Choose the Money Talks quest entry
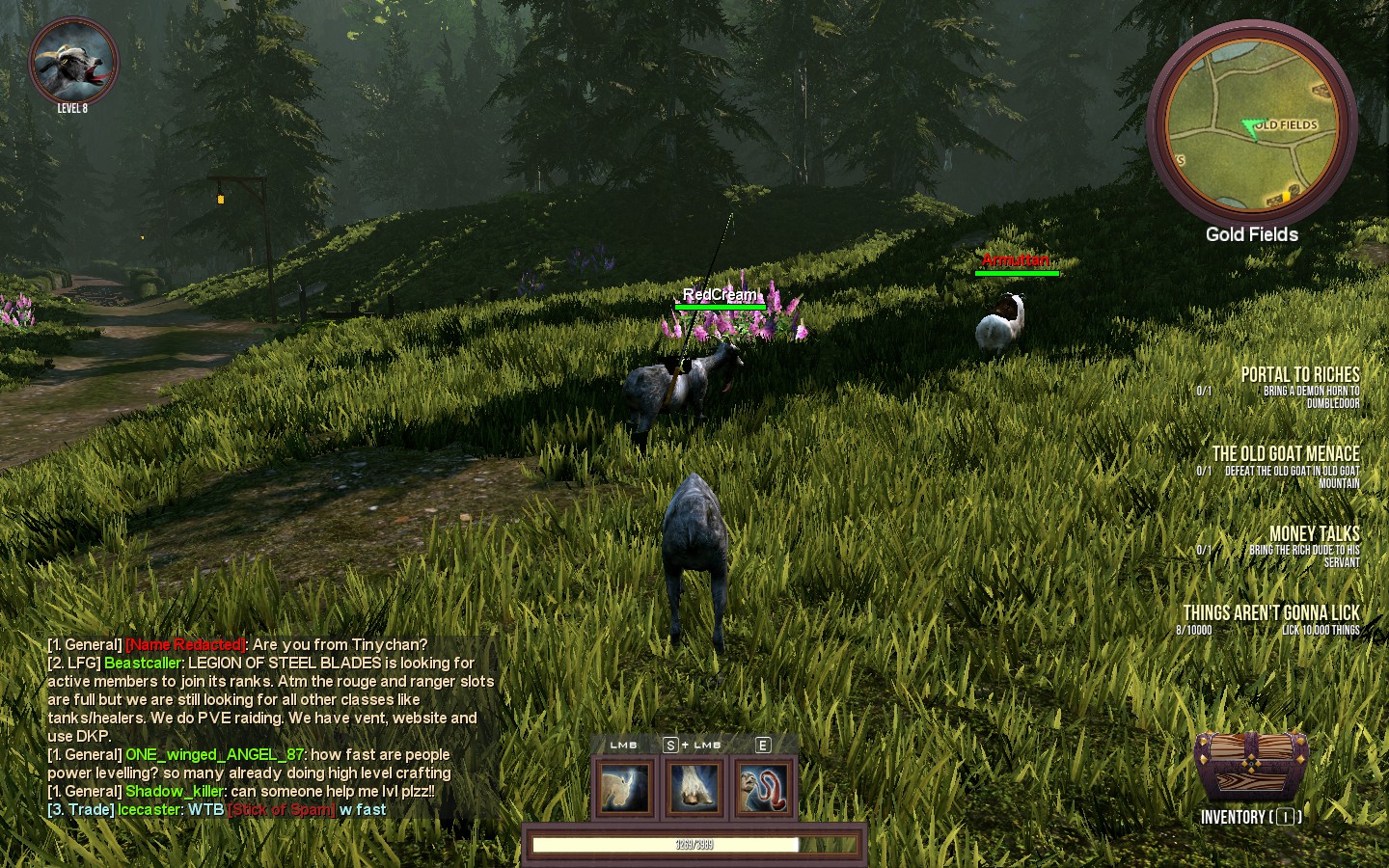The width and height of the screenshot is (1389, 868). (1314, 534)
